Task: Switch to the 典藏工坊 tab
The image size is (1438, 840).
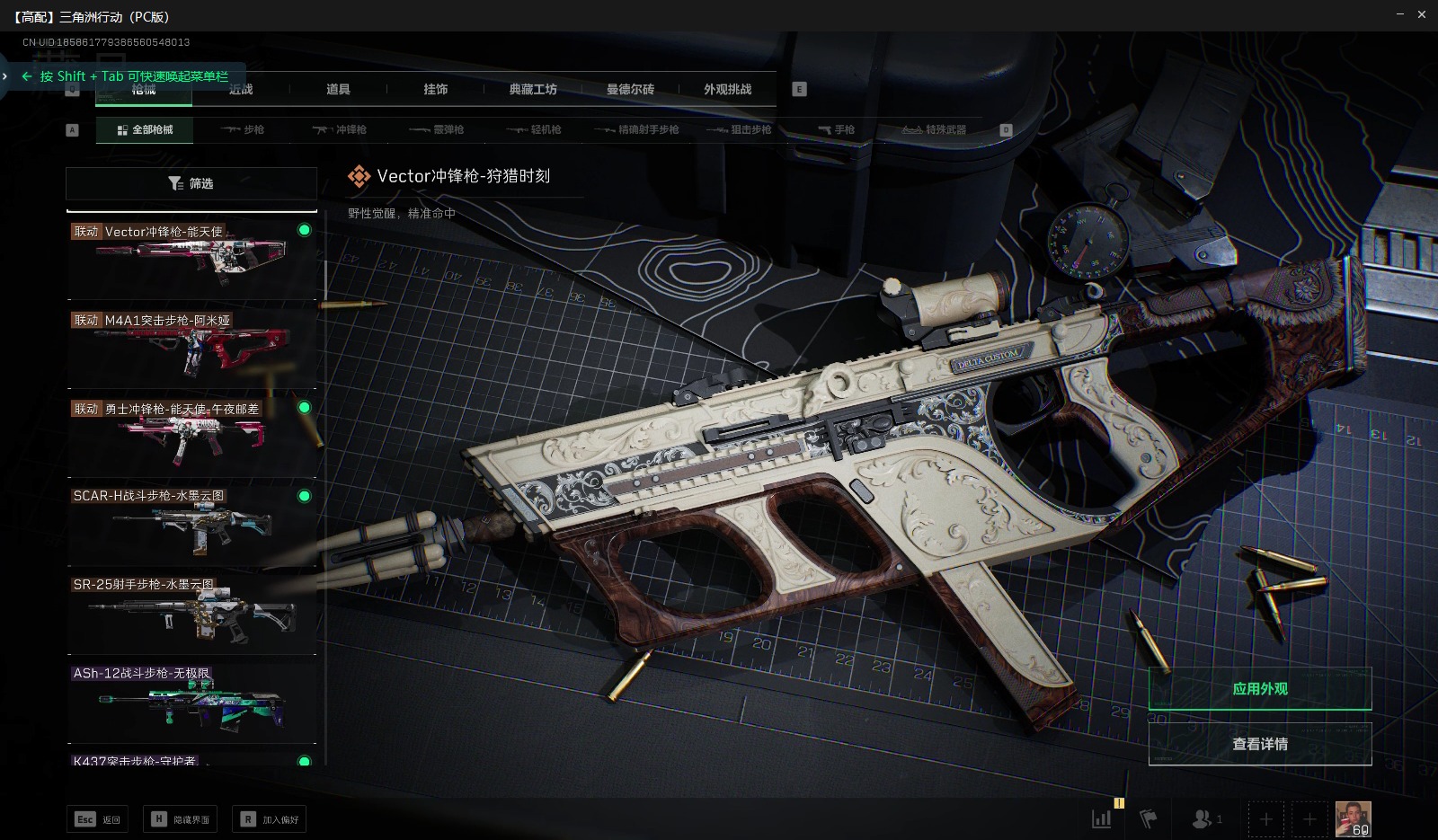Action: click(x=533, y=89)
